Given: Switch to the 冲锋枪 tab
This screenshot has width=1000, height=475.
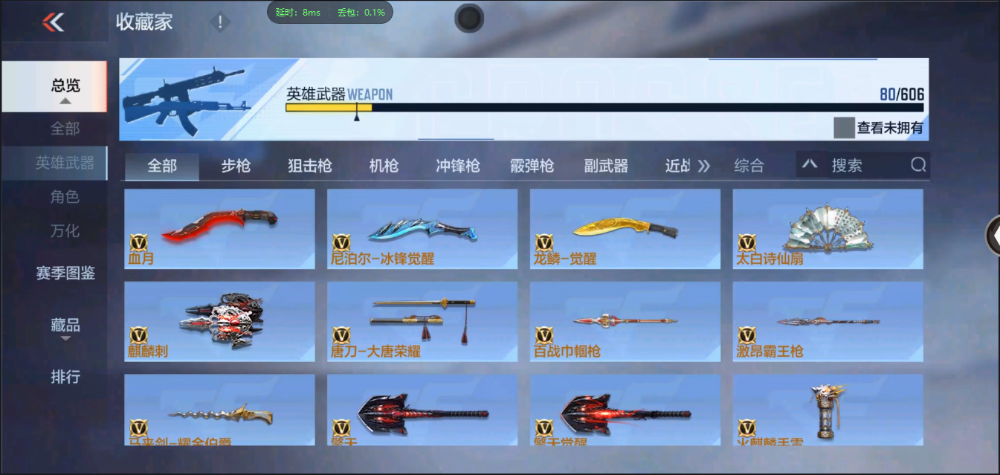Looking at the screenshot, I should 457,166.
